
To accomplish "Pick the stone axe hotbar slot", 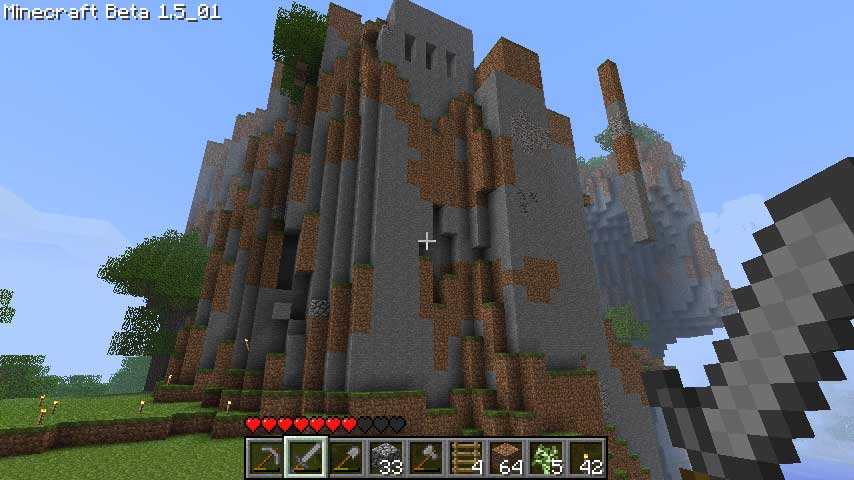I will coord(424,458).
